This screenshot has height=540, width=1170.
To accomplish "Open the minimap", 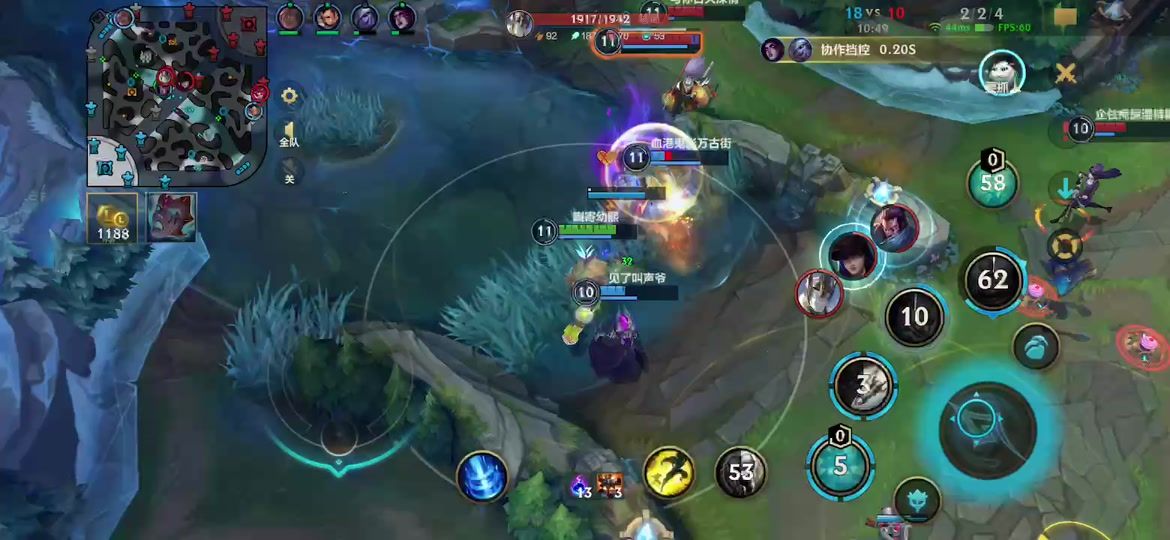I will pyautogui.click(x=177, y=96).
